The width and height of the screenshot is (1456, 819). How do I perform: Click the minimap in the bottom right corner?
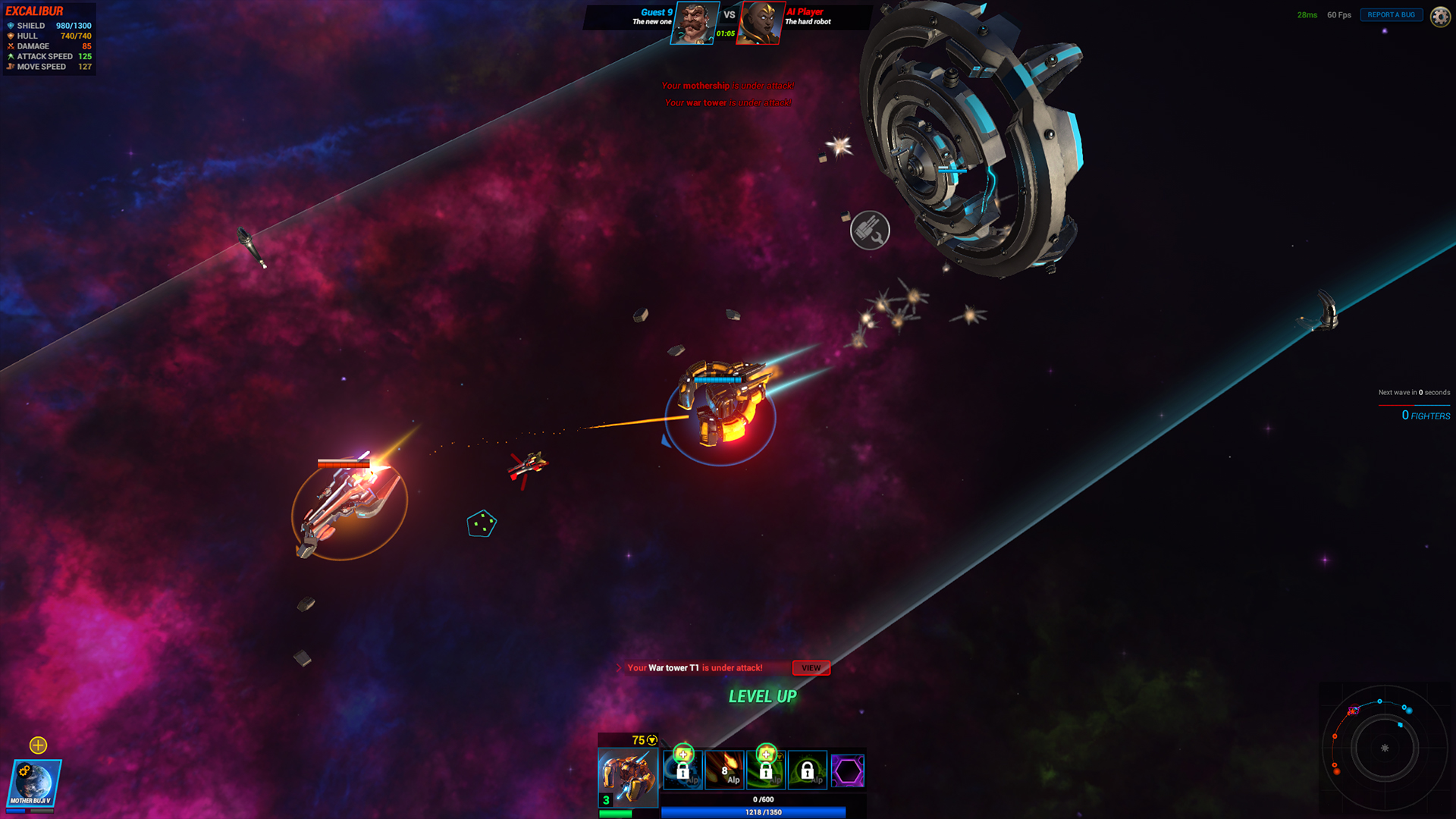pos(1386,749)
